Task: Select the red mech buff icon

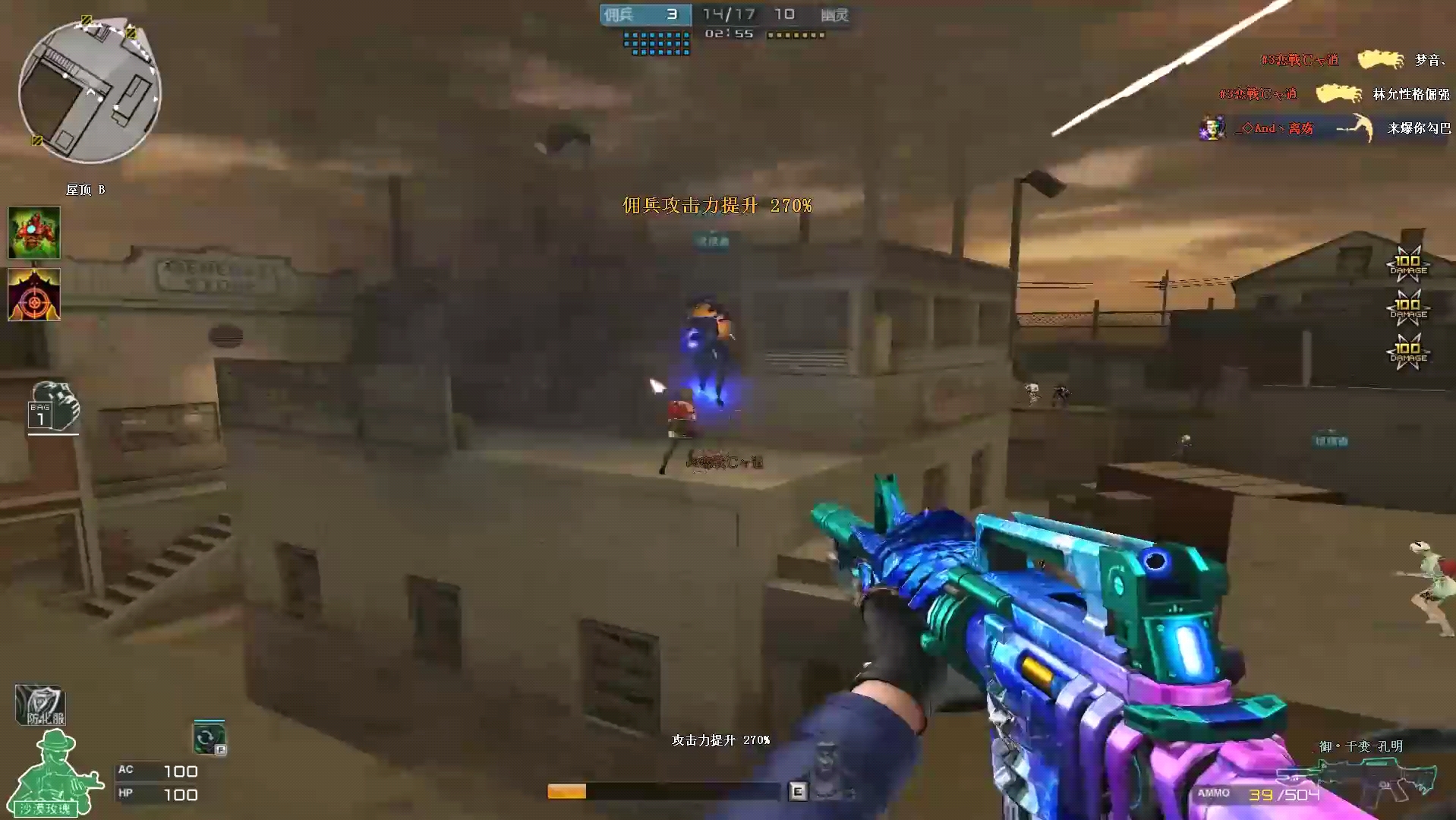Action: (x=34, y=232)
